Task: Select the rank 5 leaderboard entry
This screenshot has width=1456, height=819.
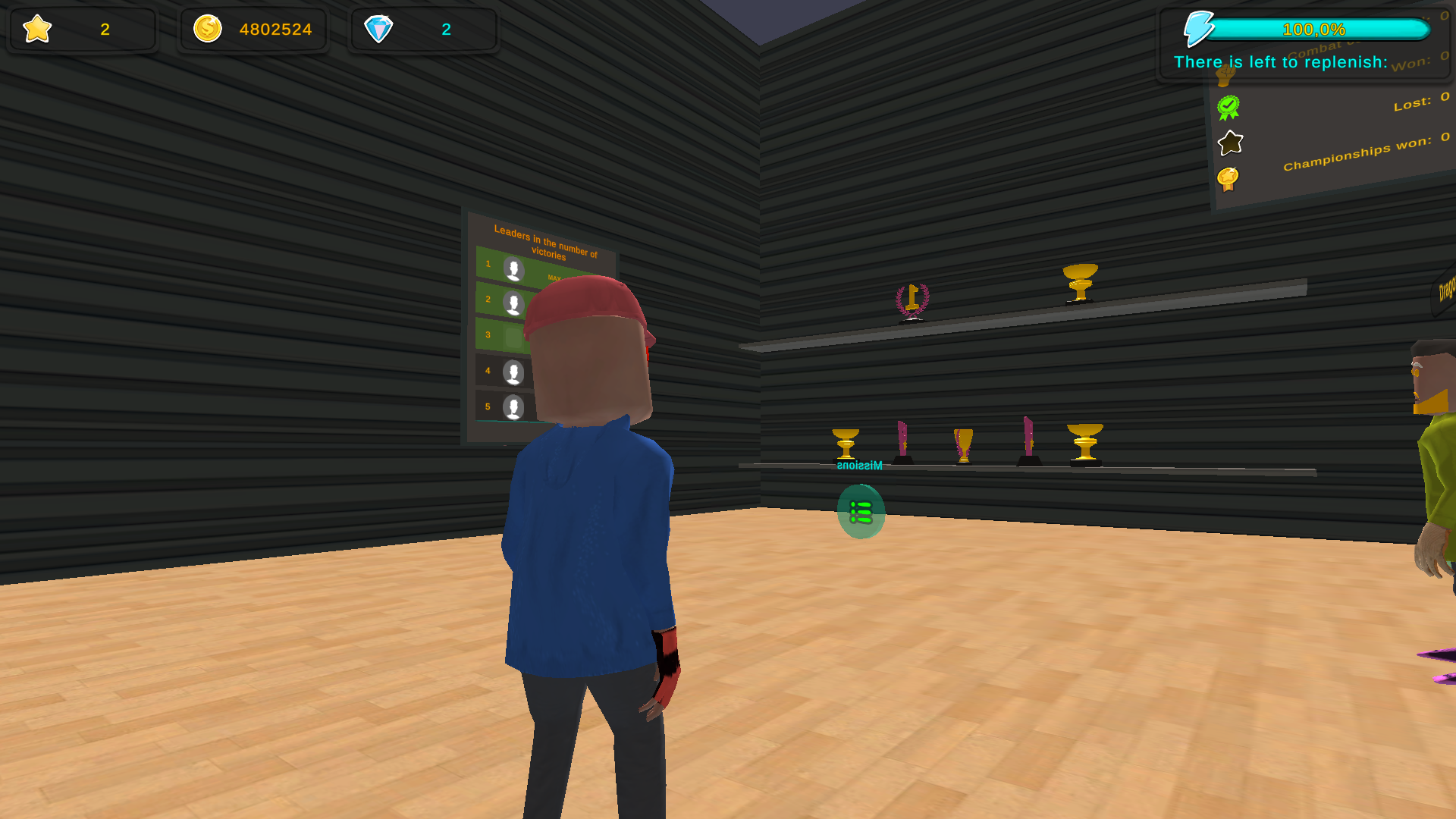Action: (x=515, y=407)
